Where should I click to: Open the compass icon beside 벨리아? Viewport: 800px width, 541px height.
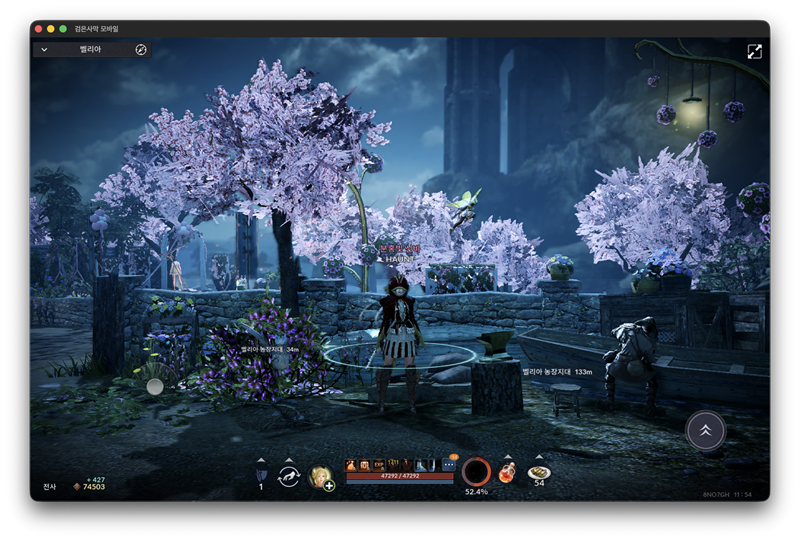[141, 49]
